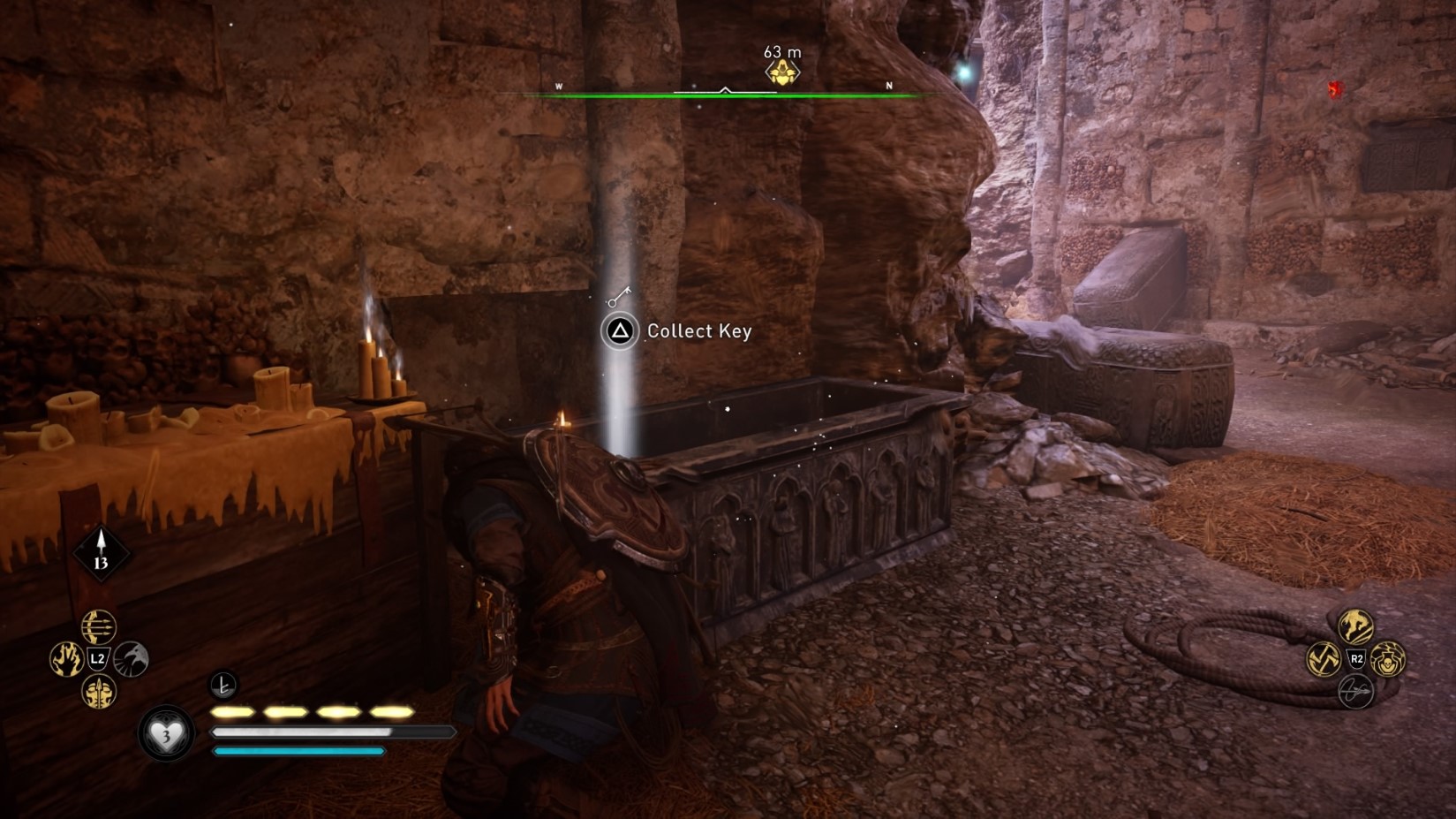Activate the raven vision ability icon
The width and height of the screenshot is (1456, 819).
(x=130, y=658)
